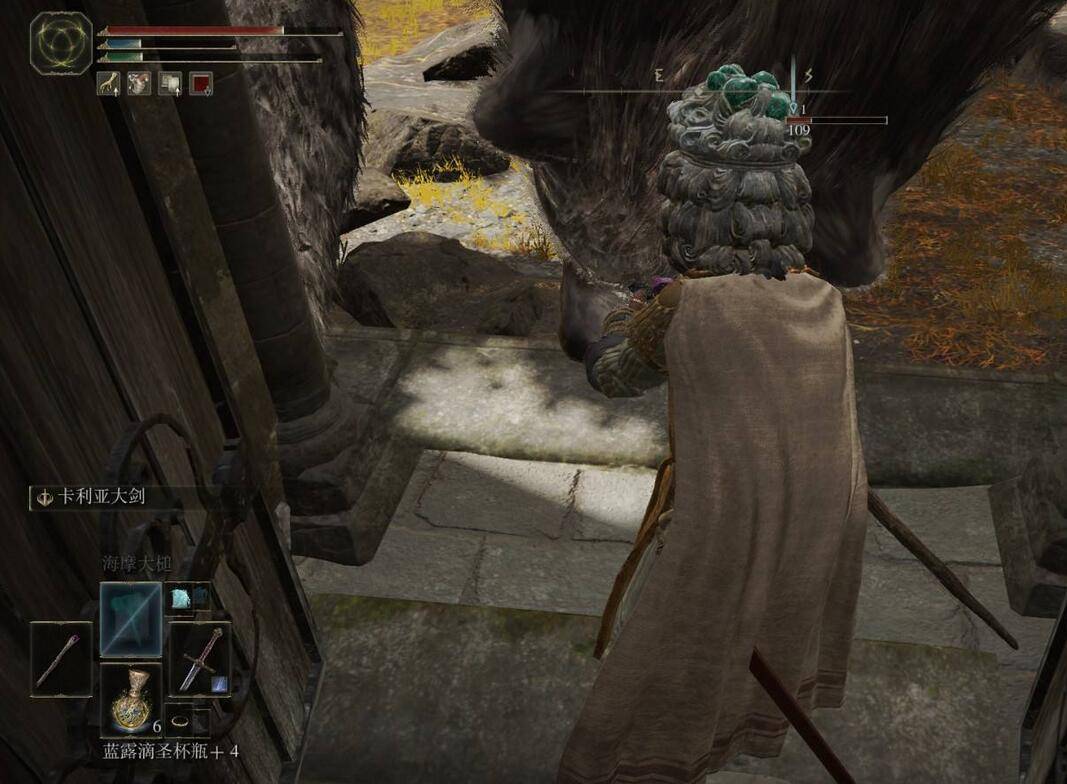Select the staff in the left-hand weapon slot
1067x784 pixels.
pos(61,659)
